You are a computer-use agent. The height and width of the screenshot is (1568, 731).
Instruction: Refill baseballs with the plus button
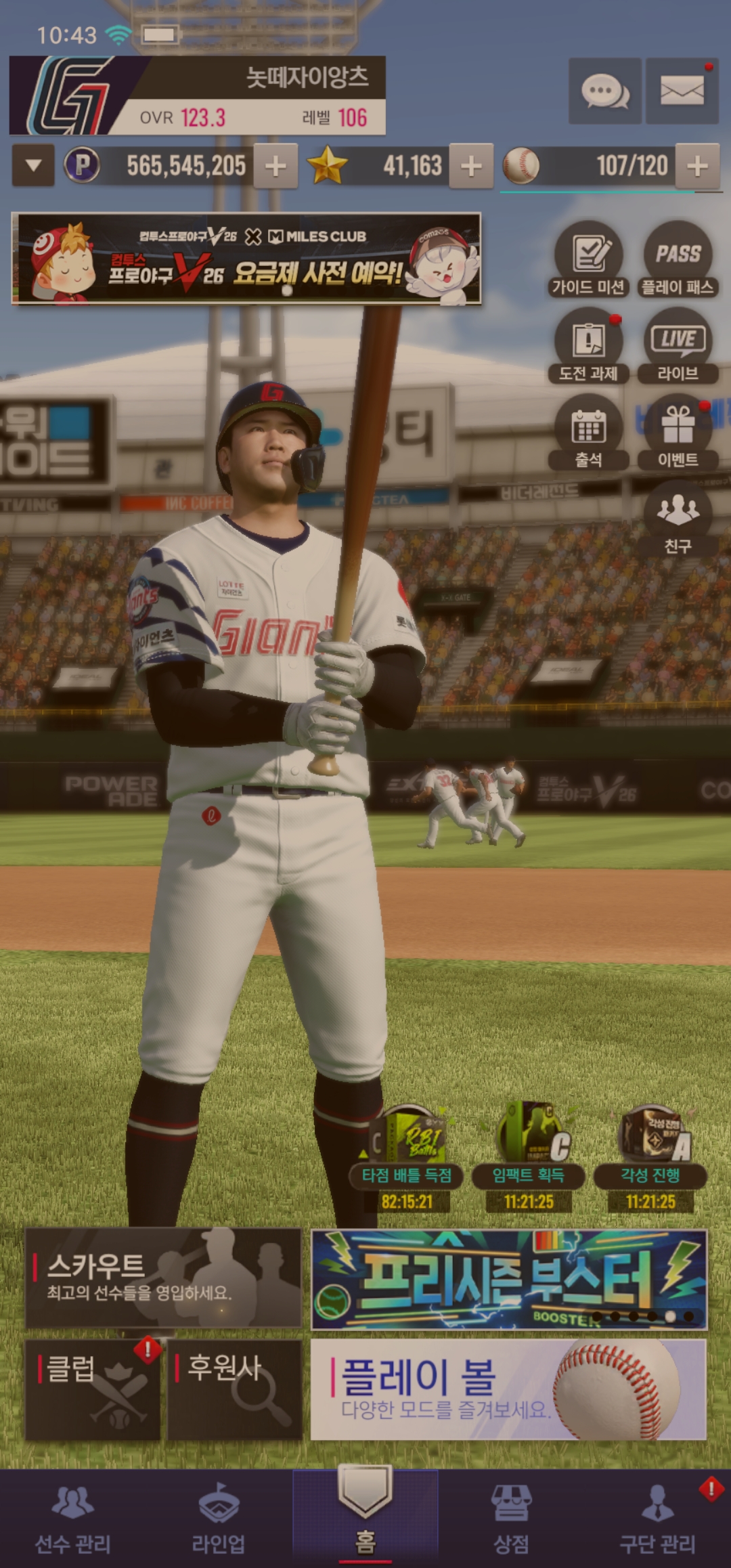coord(697,165)
